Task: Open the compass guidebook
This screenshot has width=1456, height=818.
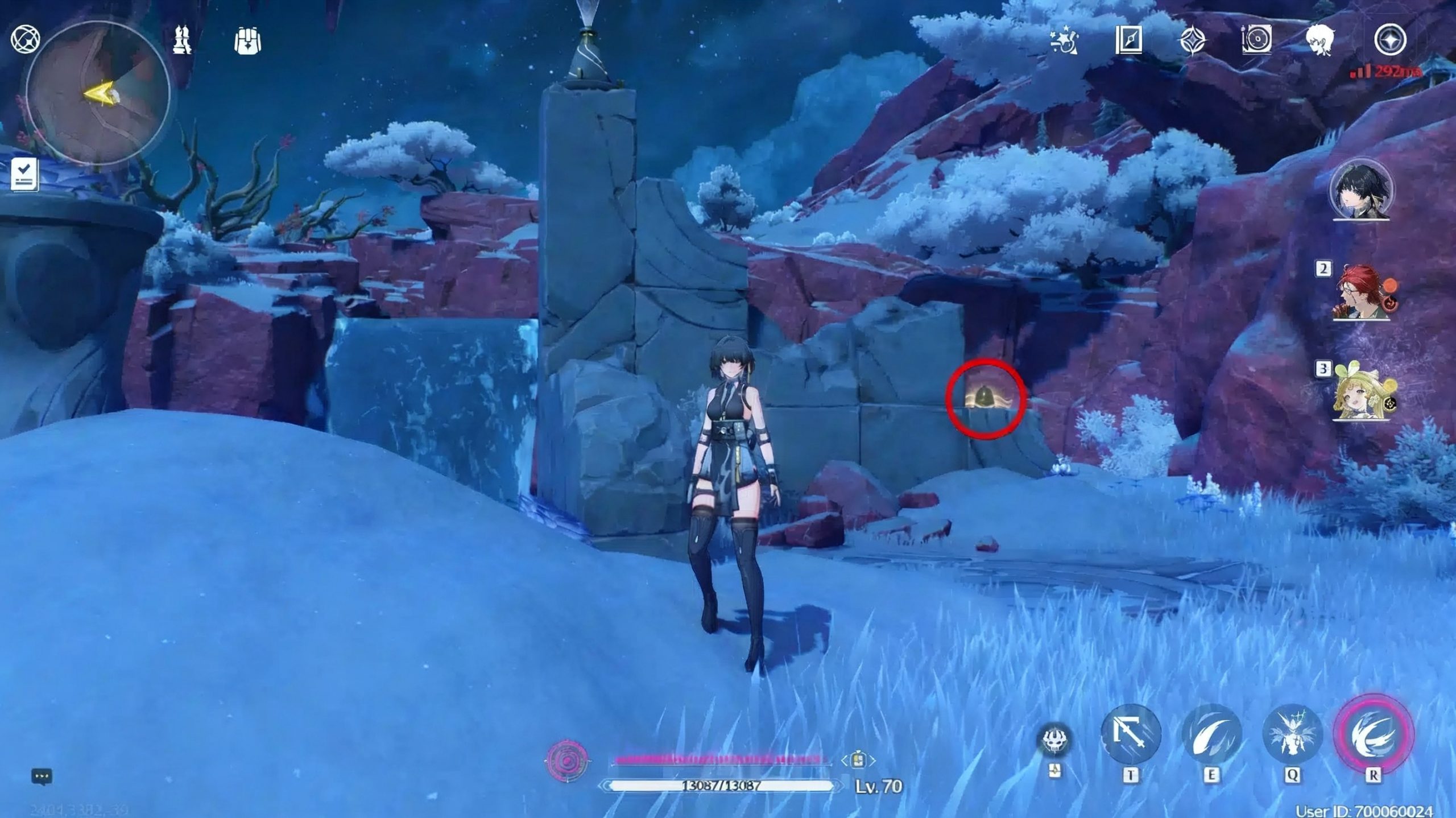Action: pyautogui.click(x=1128, y=40)
